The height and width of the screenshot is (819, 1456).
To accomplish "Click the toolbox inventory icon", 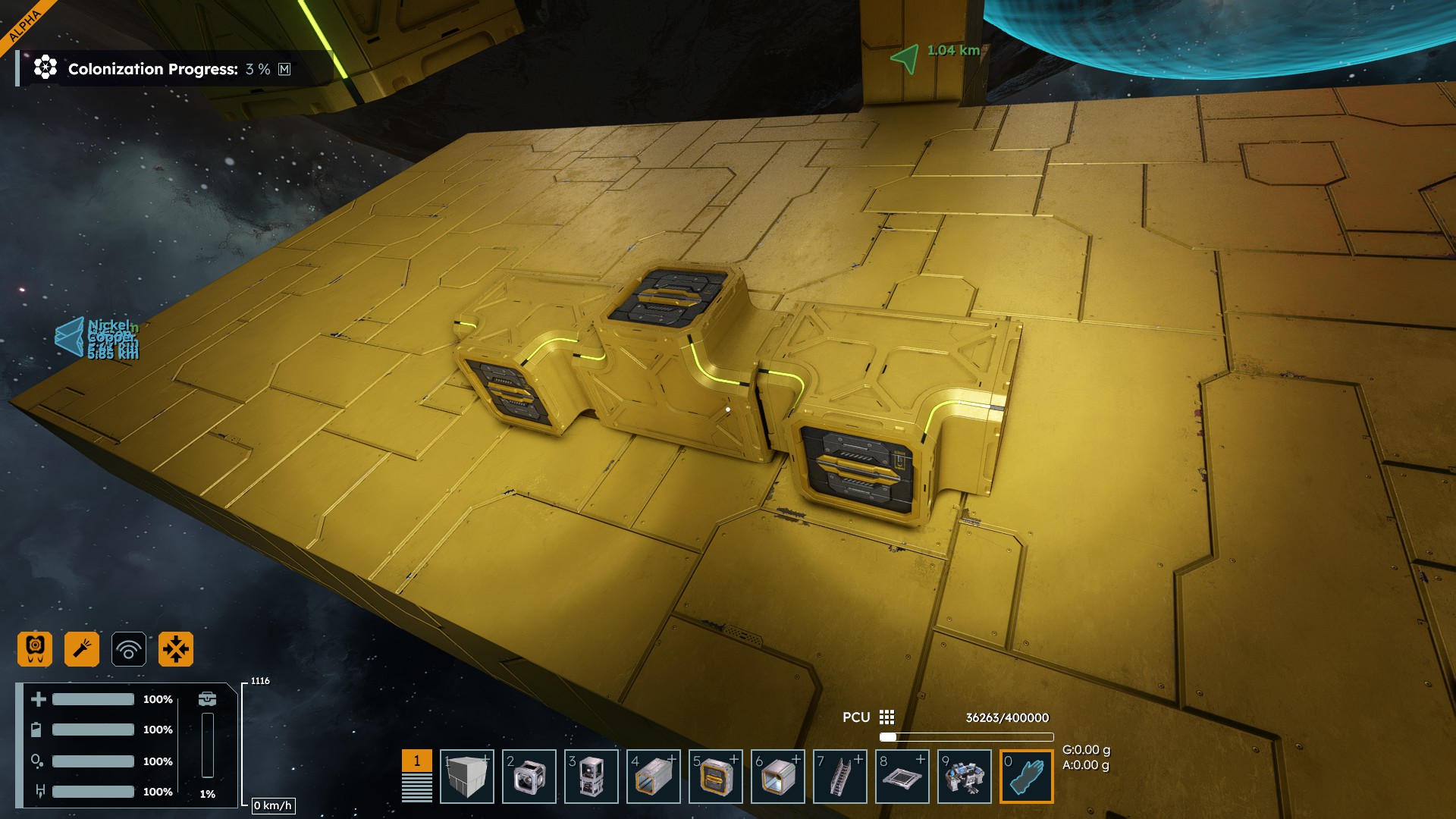I will point(207,698).
